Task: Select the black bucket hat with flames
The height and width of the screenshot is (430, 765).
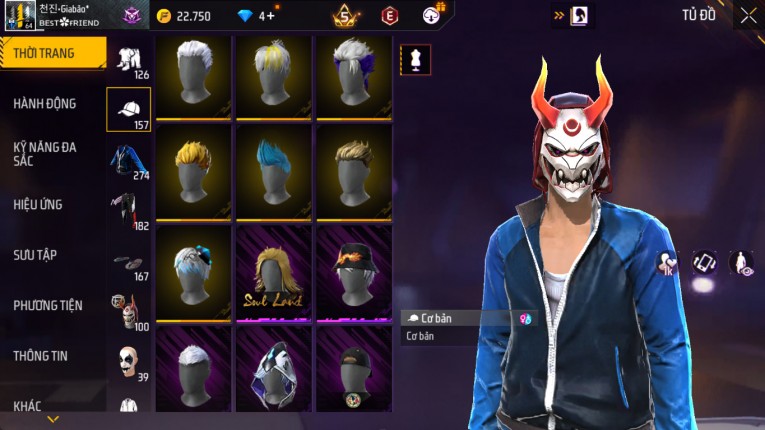Action: click(353, 270)
